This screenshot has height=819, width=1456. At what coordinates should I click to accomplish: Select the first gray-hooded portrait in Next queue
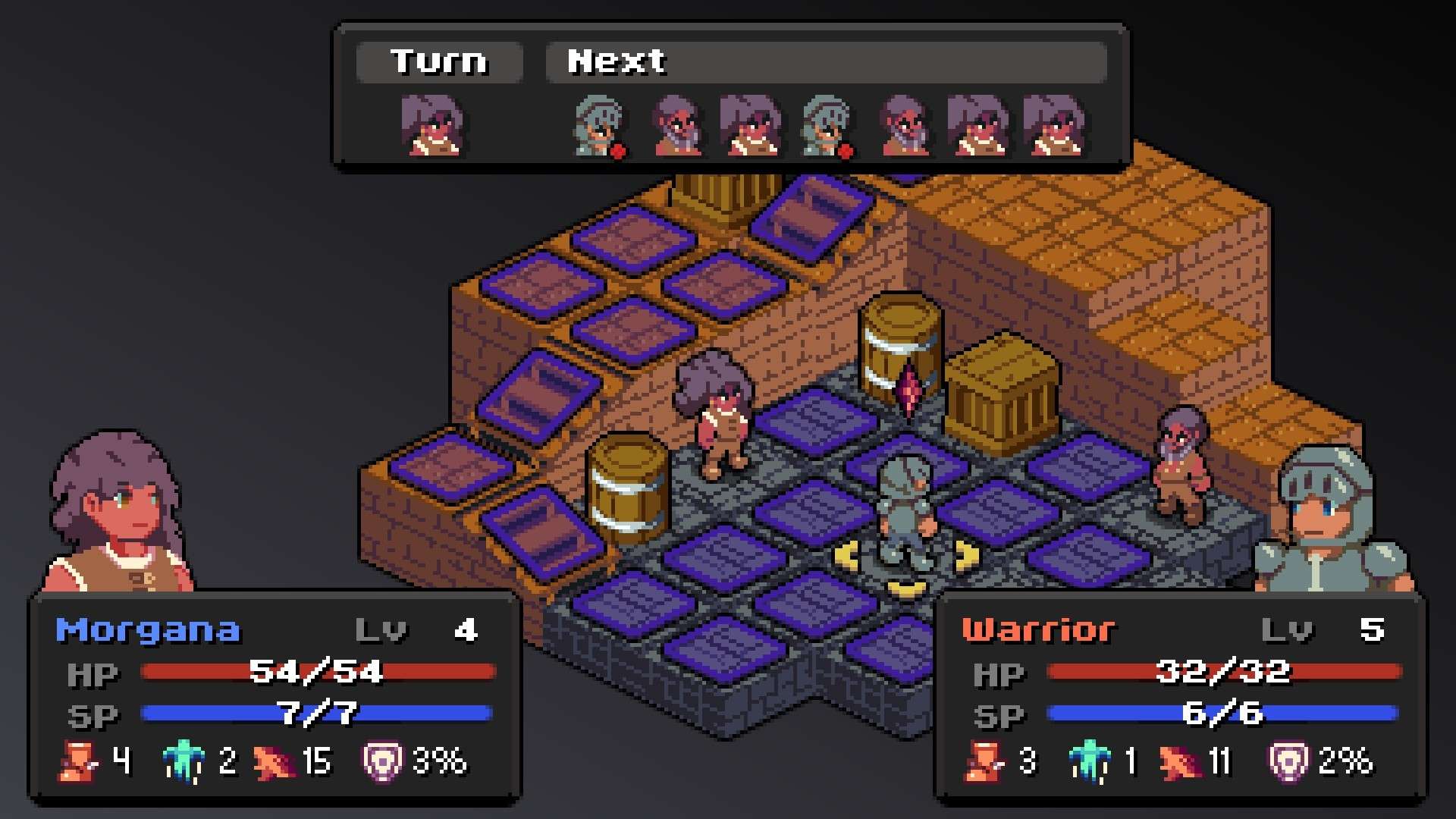(599, 125)
